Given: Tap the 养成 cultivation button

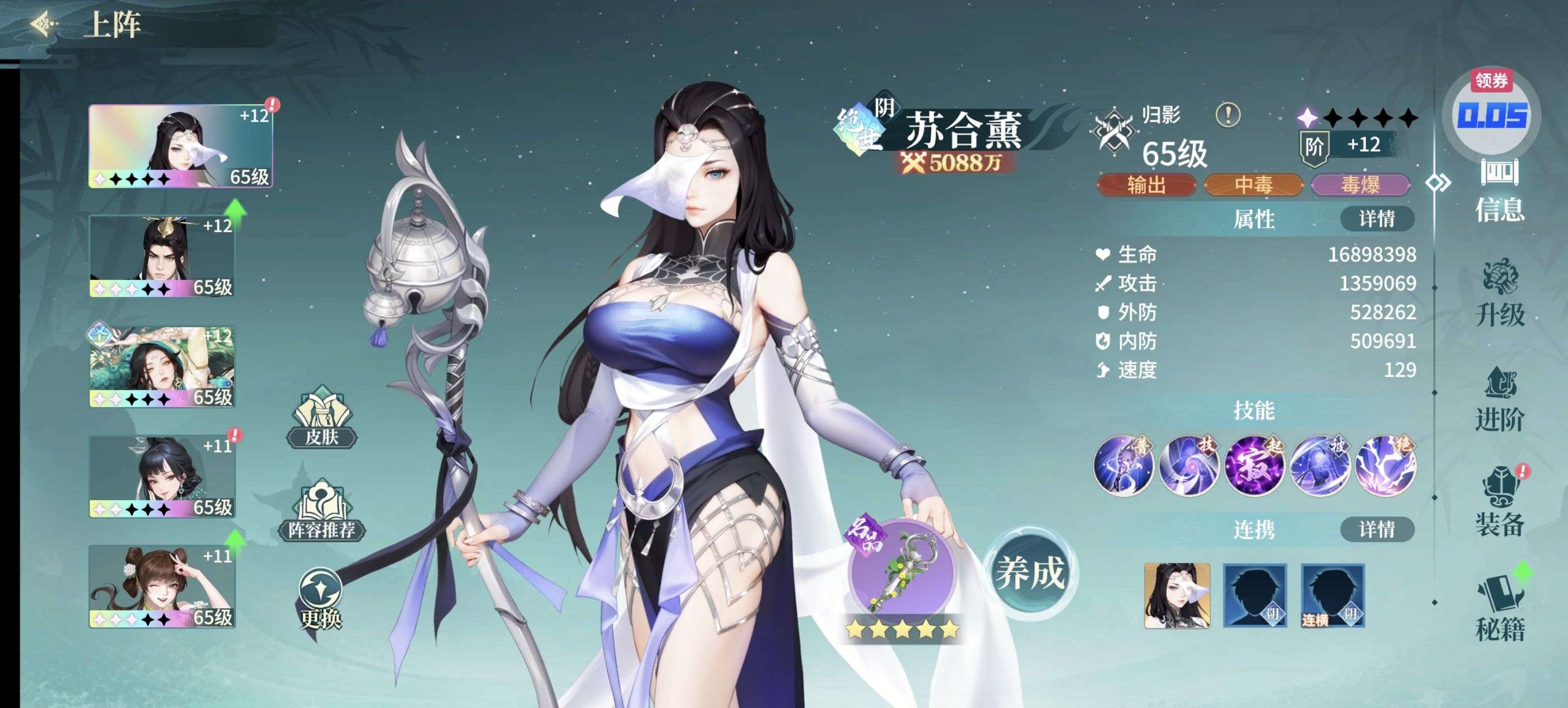Looking at the screenshot, I should (x=1029, y=574).
